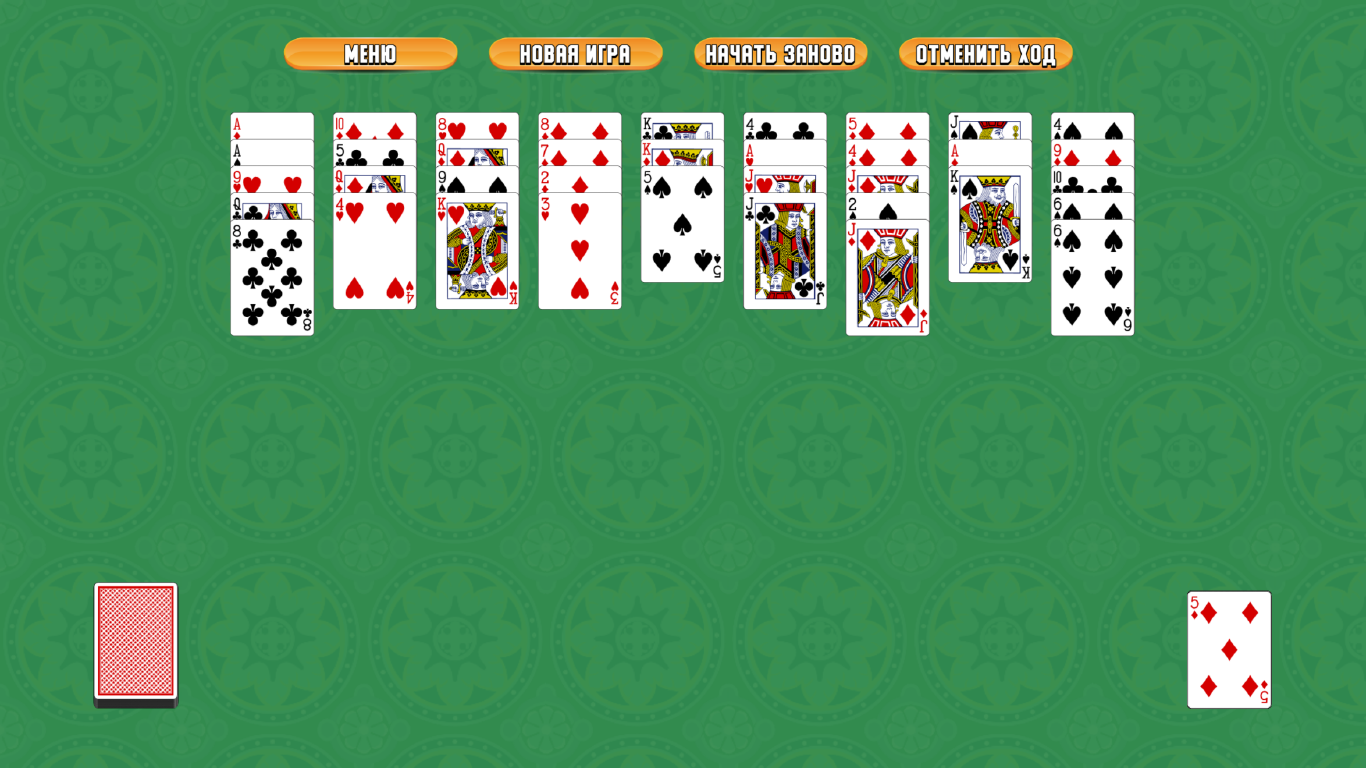Viewport: 1366px width, 768px height.
Task: Click the three of hearts
Action: coord(580,255)
